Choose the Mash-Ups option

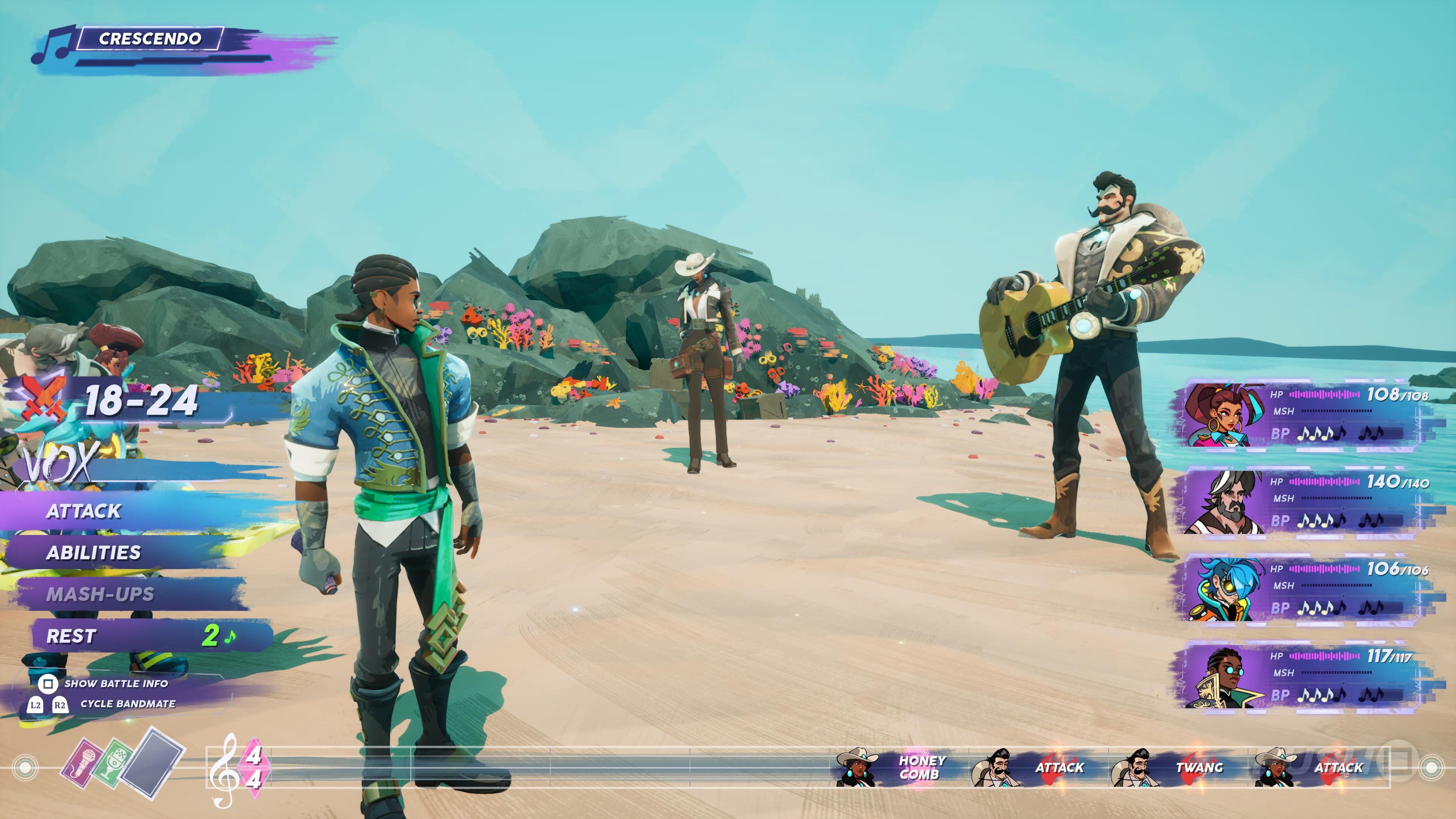(100, 594)
